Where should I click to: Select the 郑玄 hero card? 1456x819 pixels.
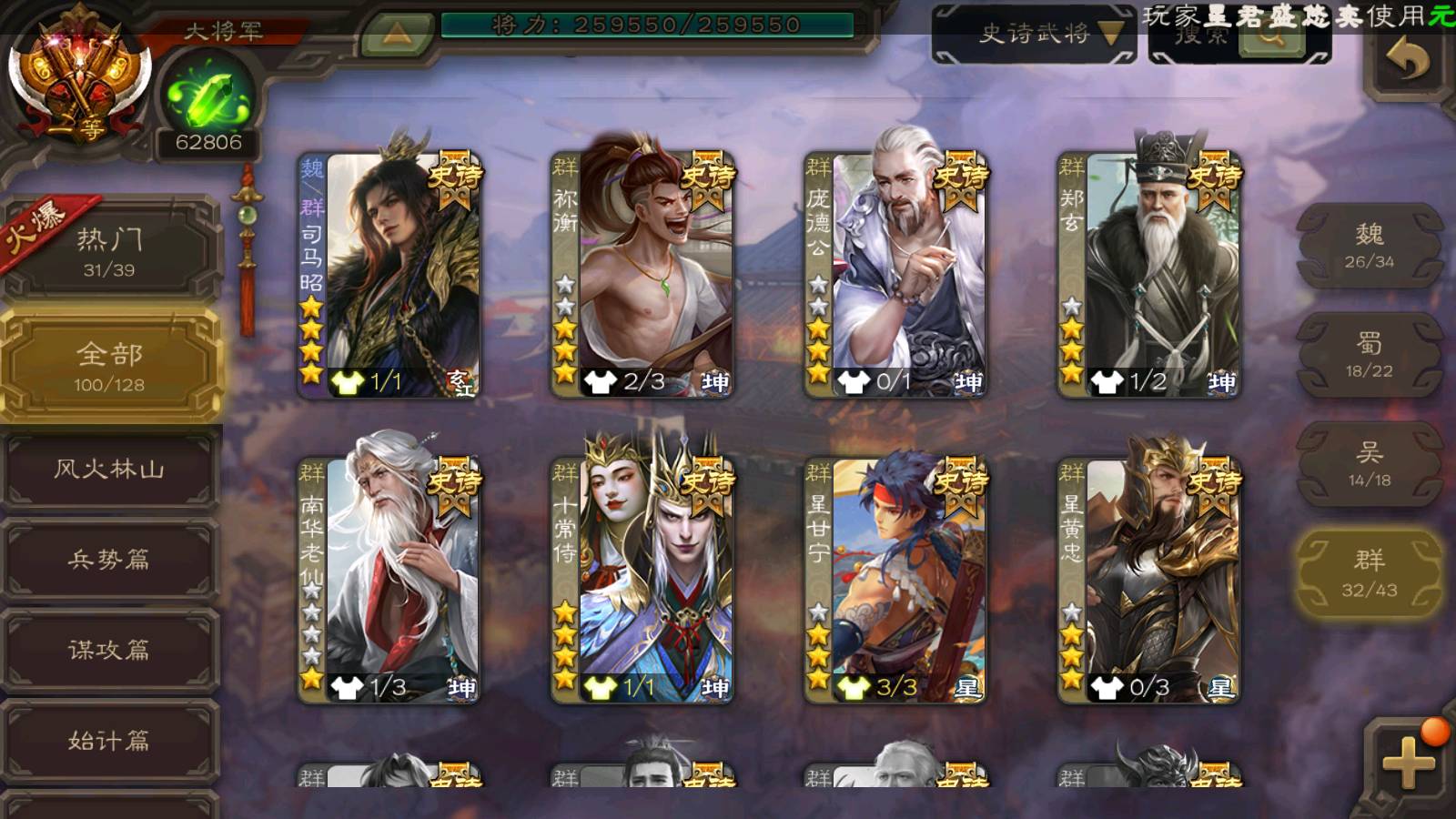point(1149,275)
